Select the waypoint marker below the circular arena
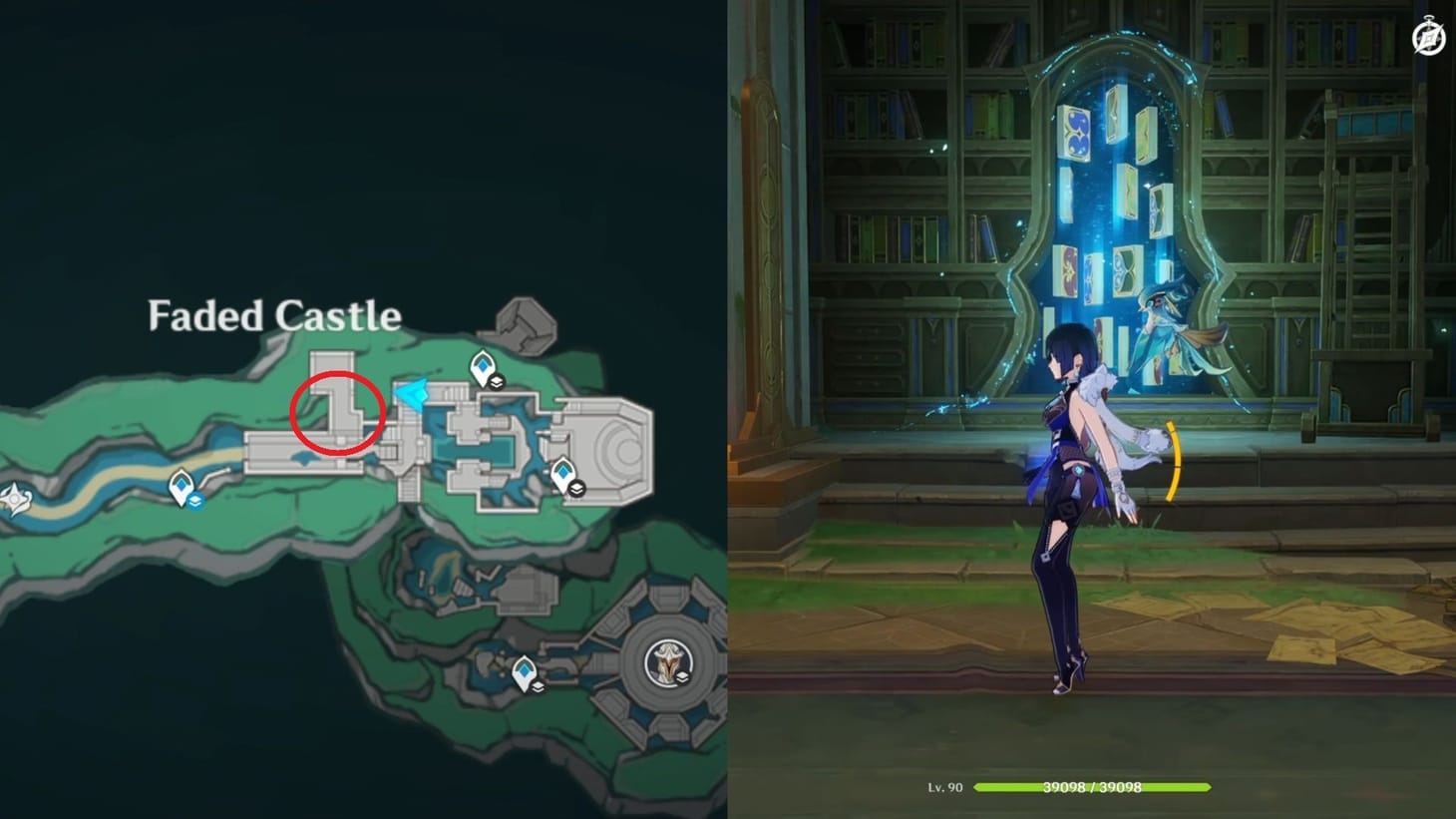Screen dimensions: 1456x819 (525, 669)
